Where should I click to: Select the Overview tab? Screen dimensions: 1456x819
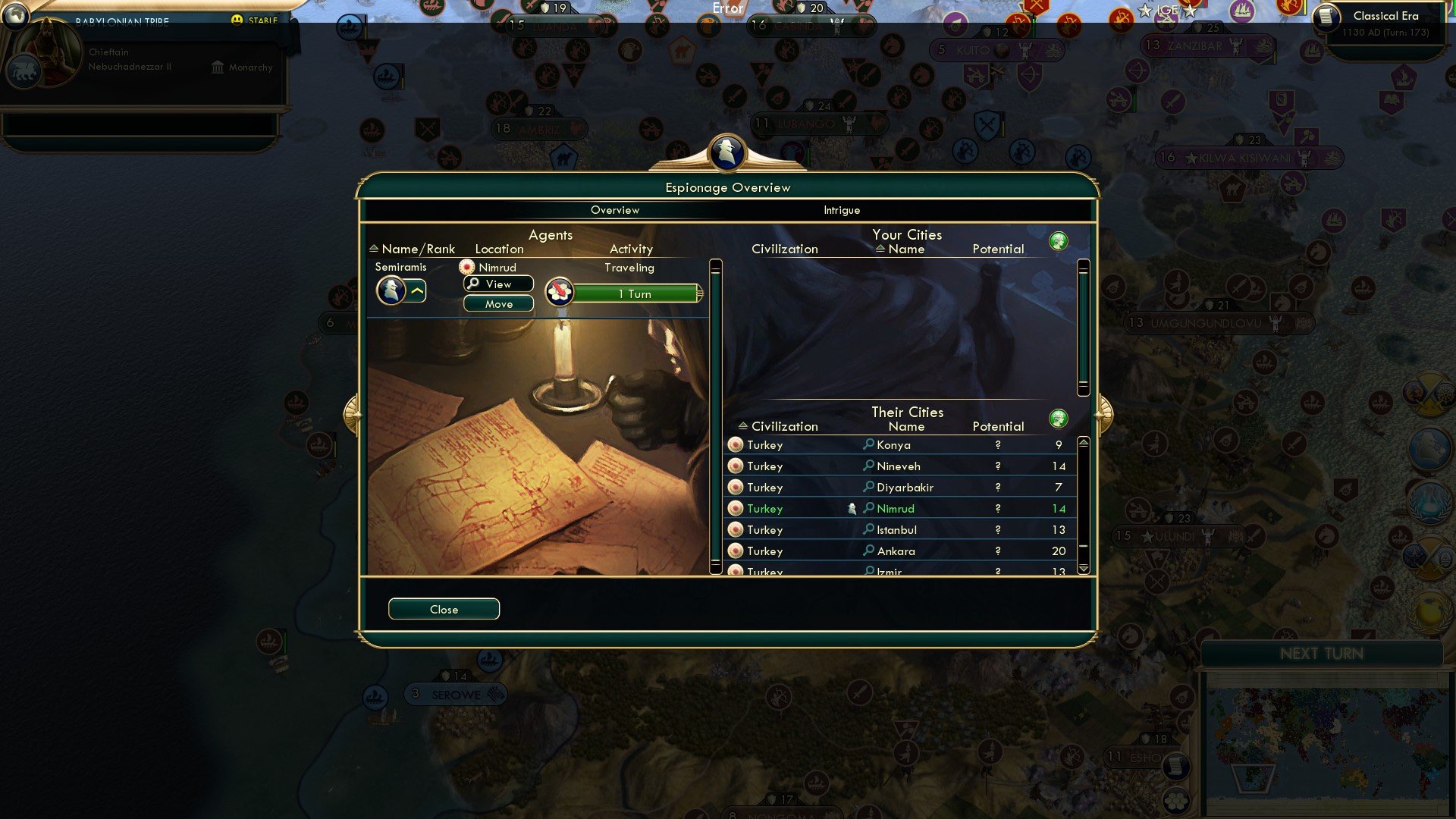click(614, 210)
